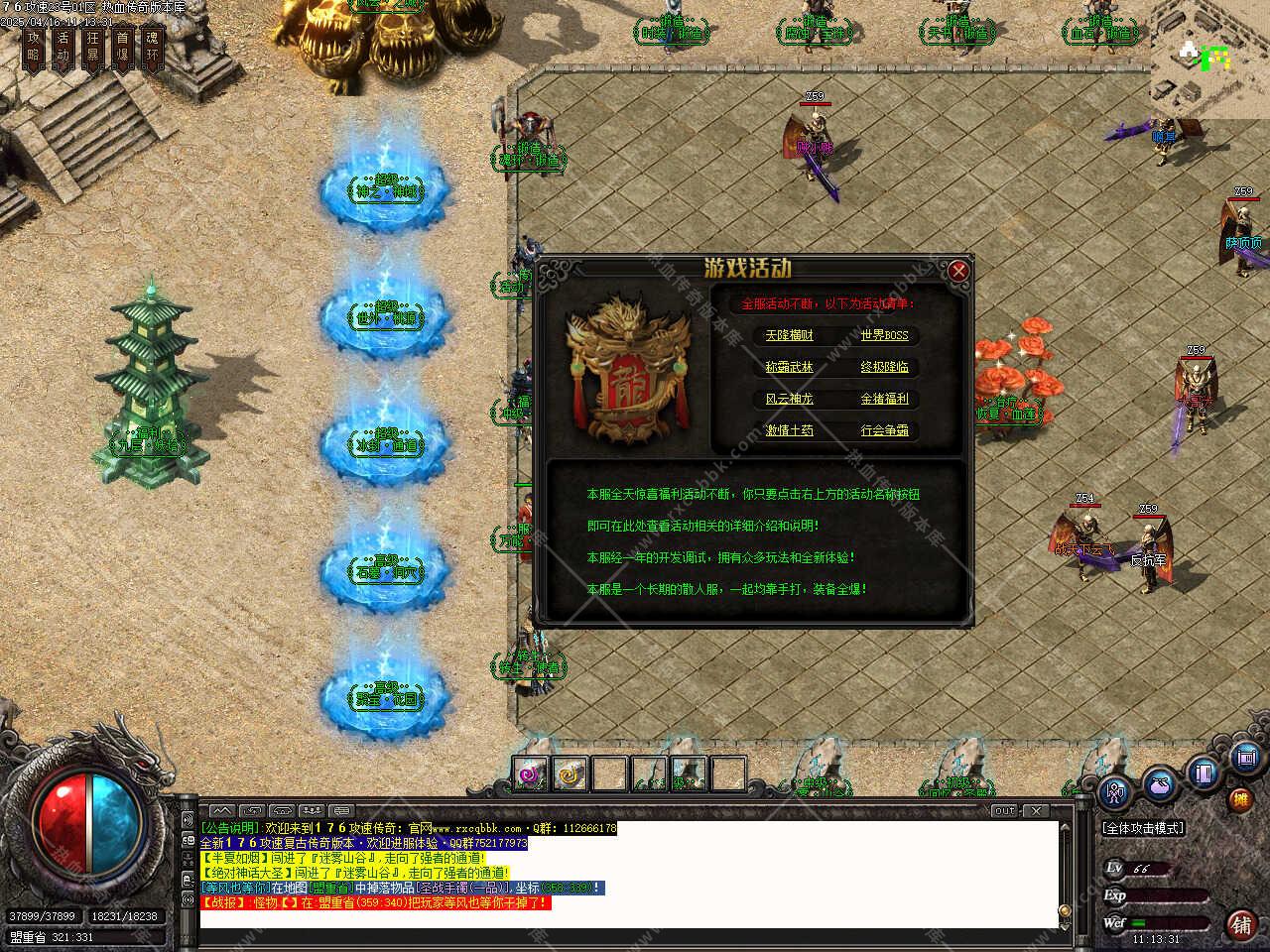View the 终极降临 activity
This screenshot has height=952, width=1270.
point(884,368)
